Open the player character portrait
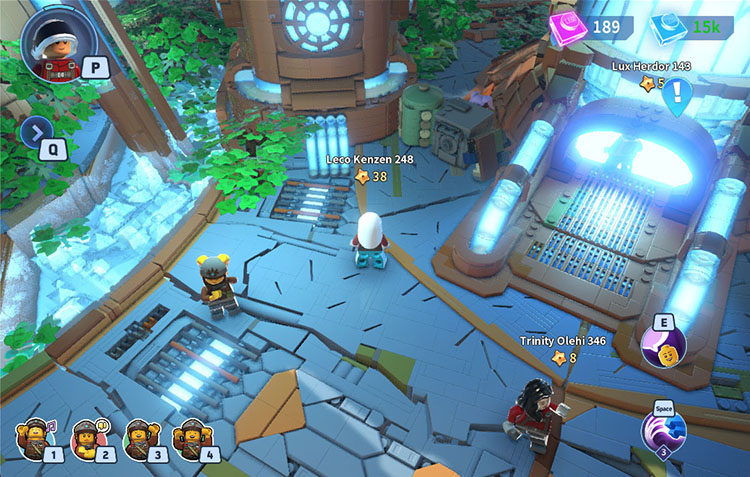Viewport: 750px width, 477px height. click(x=55, y=44)
